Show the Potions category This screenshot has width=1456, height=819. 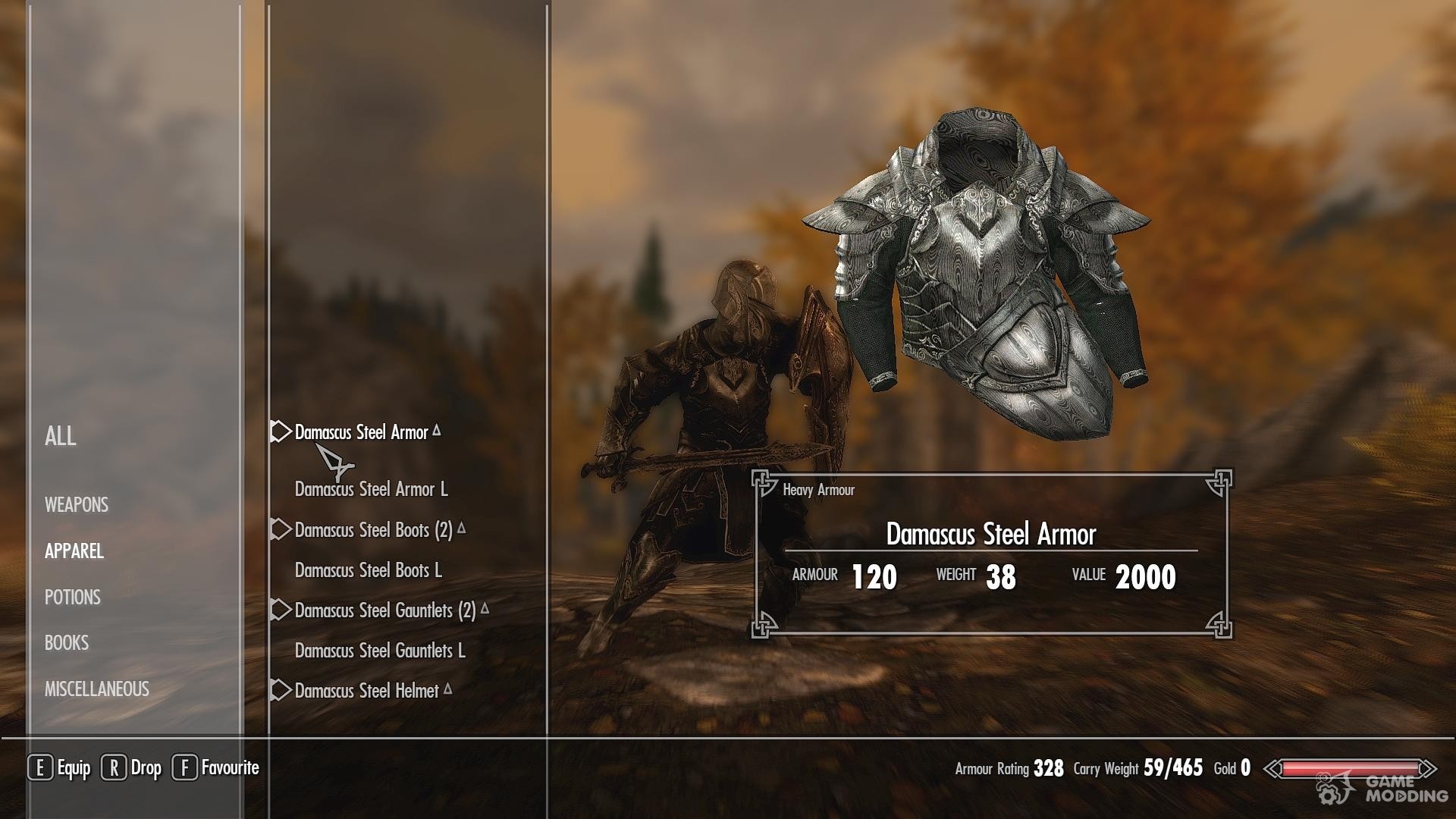pyautogui.click(x=73, y=598)
